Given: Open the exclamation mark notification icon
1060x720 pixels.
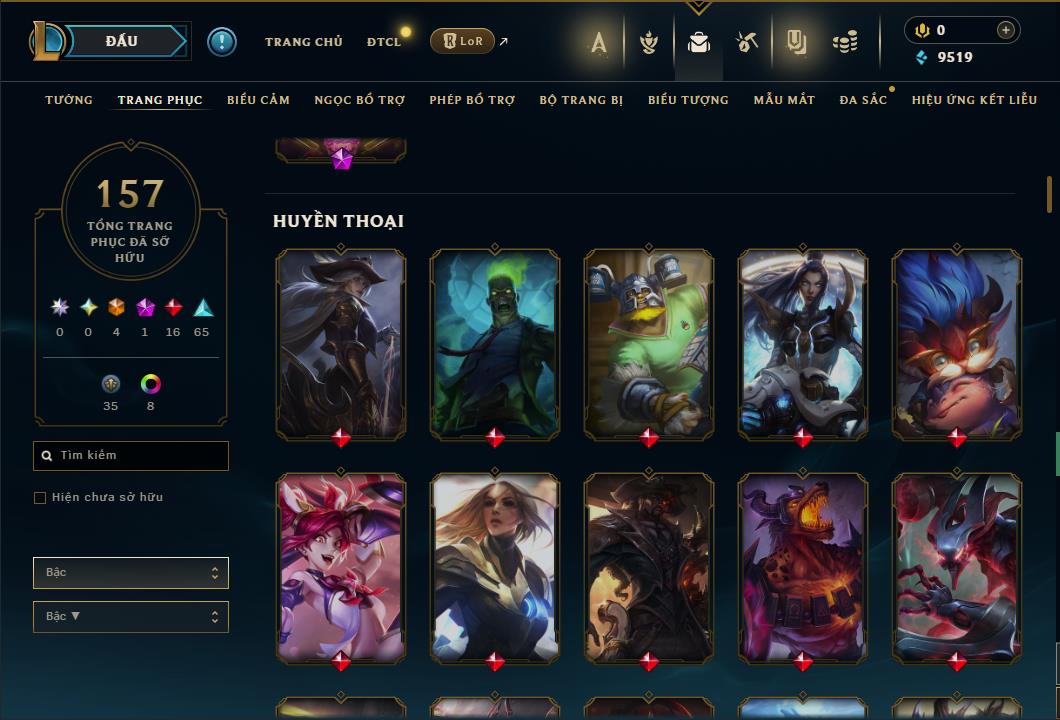Looking at the screenshot, I should coord(222,42).
